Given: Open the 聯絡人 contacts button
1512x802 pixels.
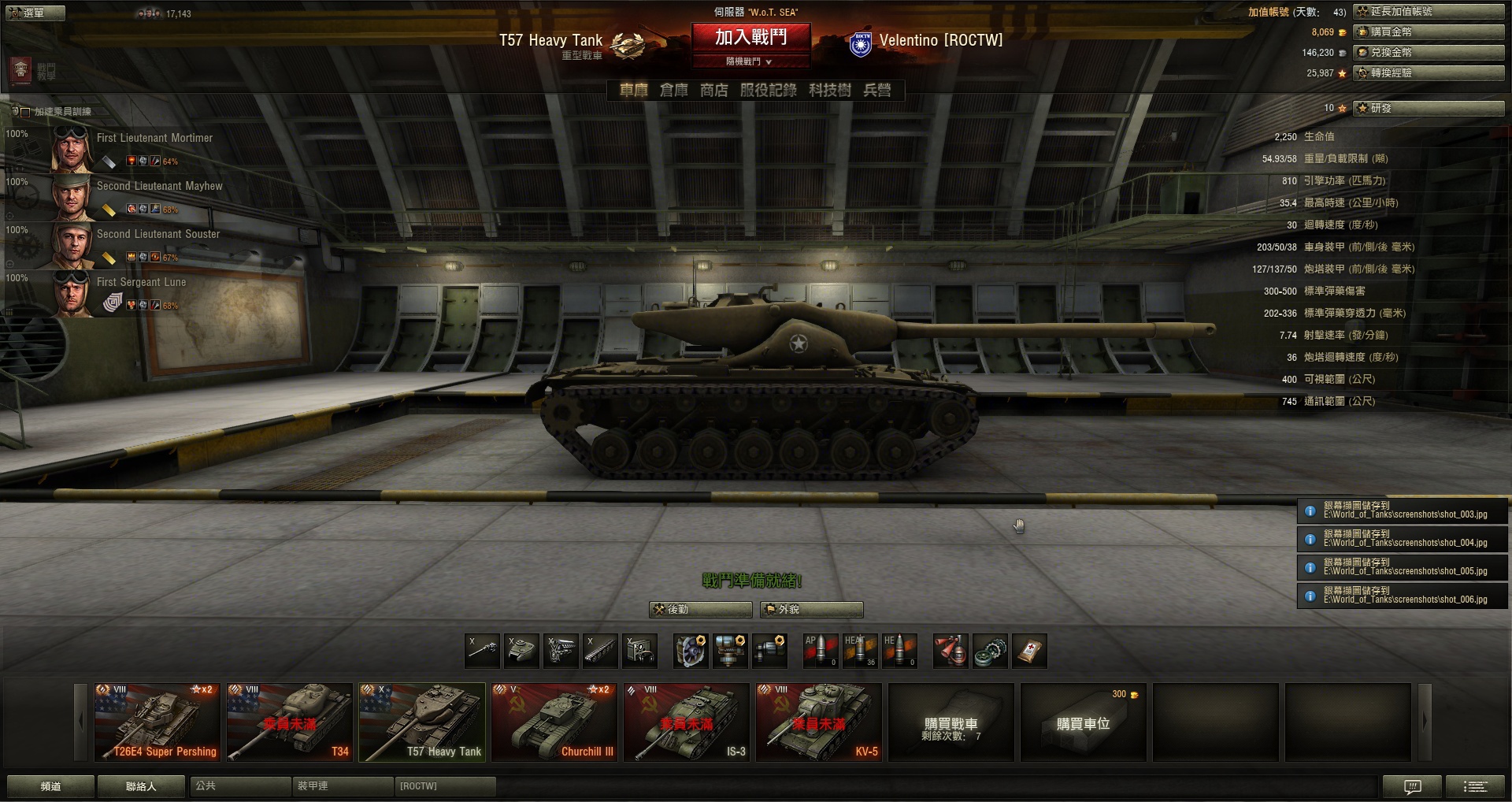Looking at the screenshot, I should [141, 786].
